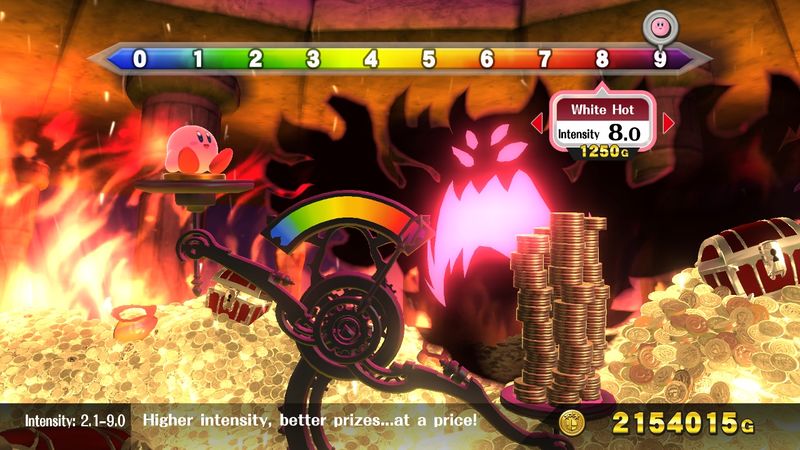Select intensity 7 on the scale
This screenshot has width=800, height=450.
545,59
